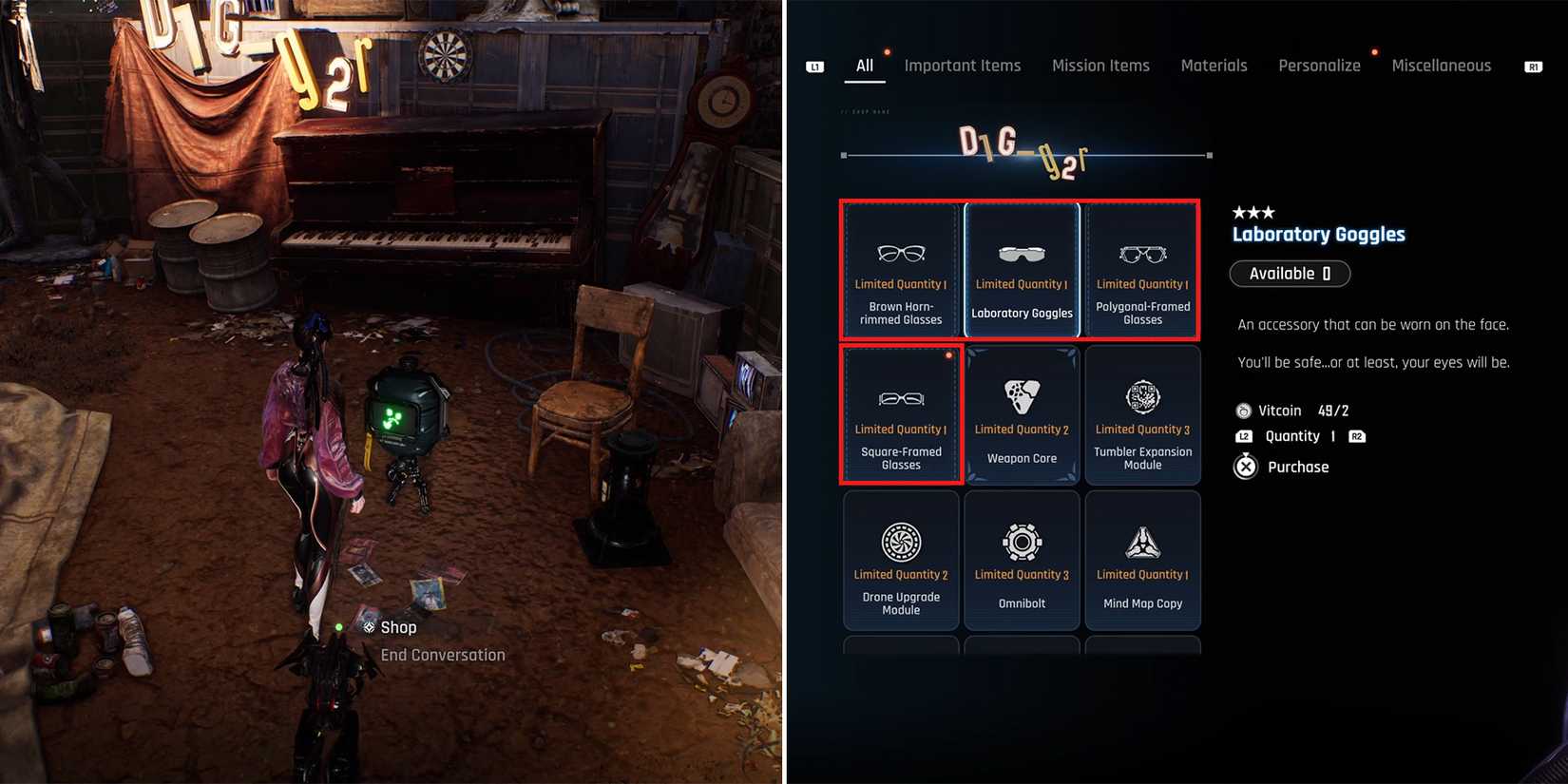This screenshot has height=784, width=1568.
Task: Select the Omnibolt item
Action: (x=1022, y=561)
